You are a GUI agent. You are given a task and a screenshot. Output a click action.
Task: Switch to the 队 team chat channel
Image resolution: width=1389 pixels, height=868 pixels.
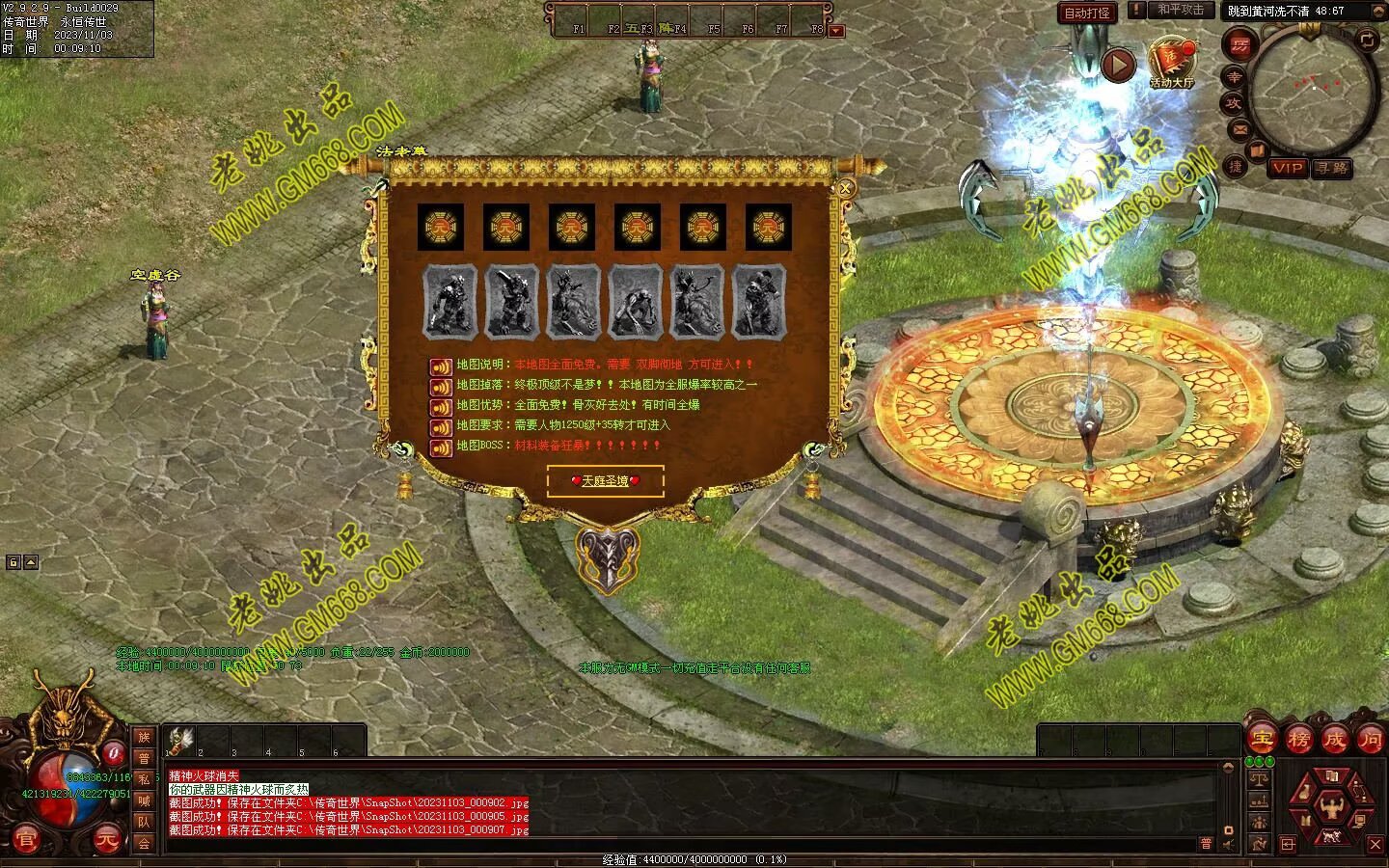144,822
